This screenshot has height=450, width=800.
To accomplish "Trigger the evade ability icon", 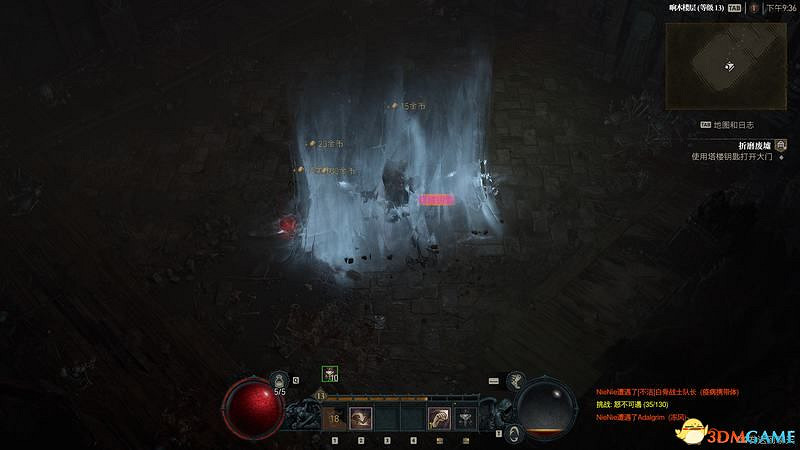I will pyautogui.click(x=513, y=433).
